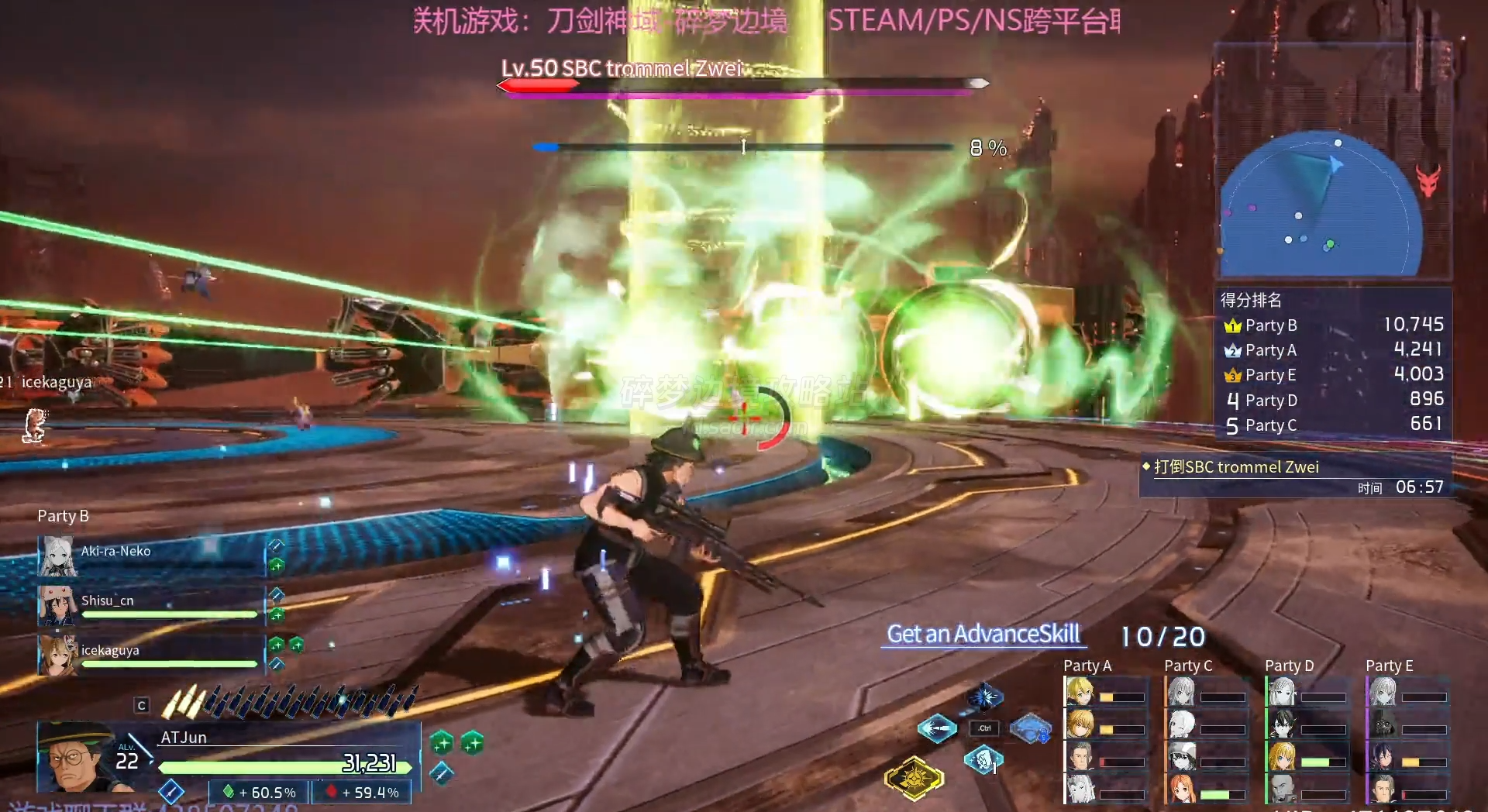Viewport: 1488px width, 812px height.
Task: Click the Get an AdvanceSkill tracker
Action: [x=983, y=635]
